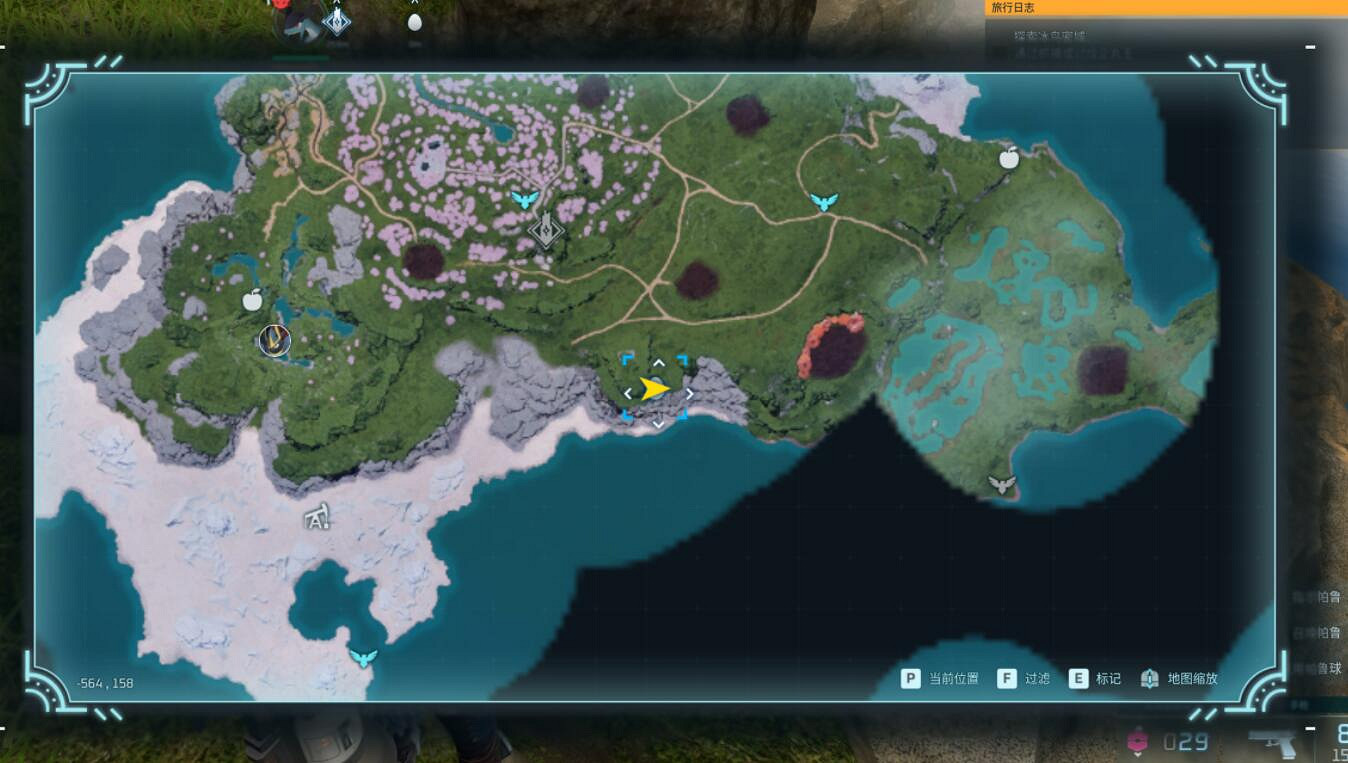Click the upward chevron above the map cursor

click(x=657, y=362)
